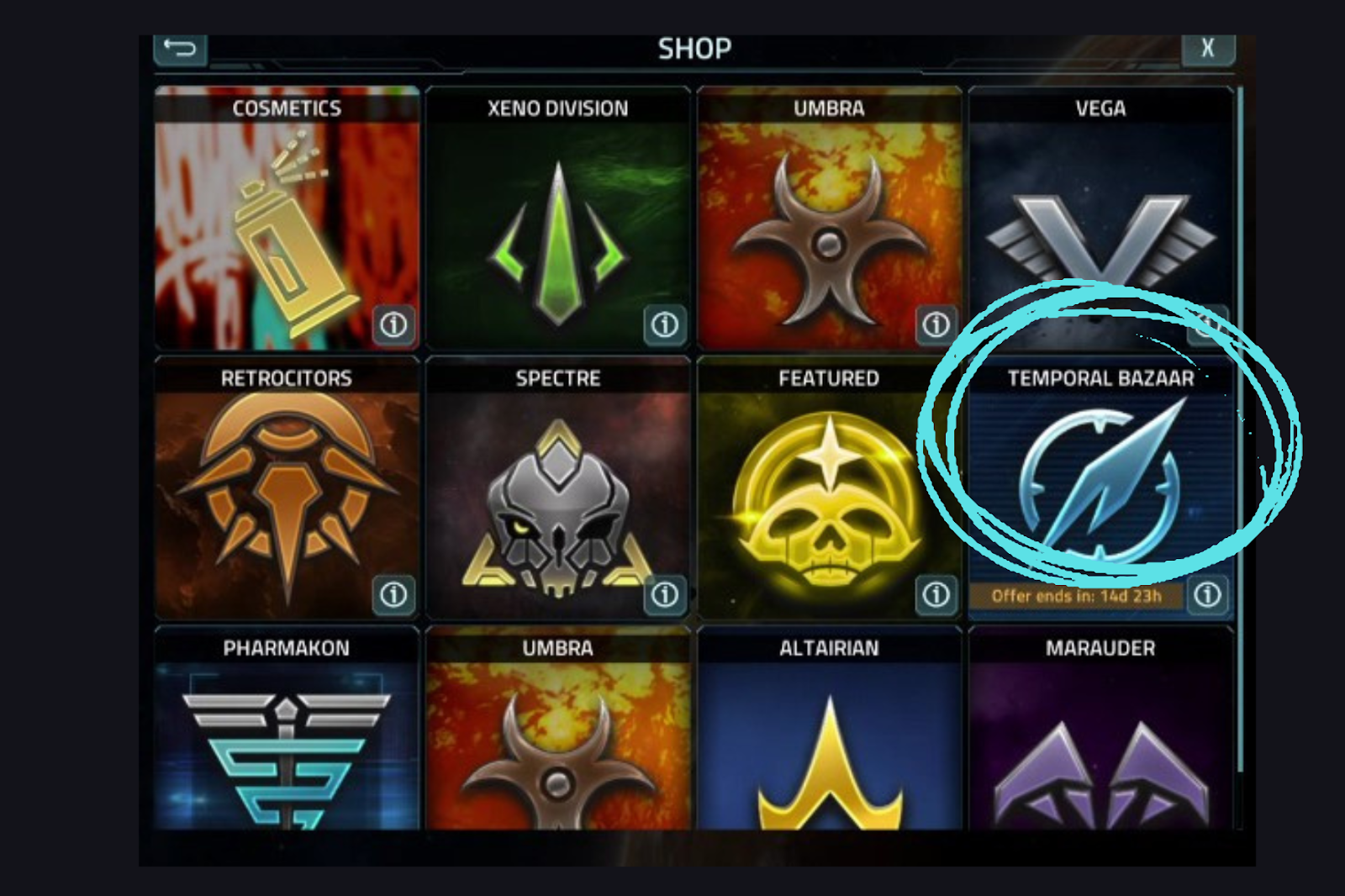
Task: Go back using the return arrow button
Action: pos(180,49)
